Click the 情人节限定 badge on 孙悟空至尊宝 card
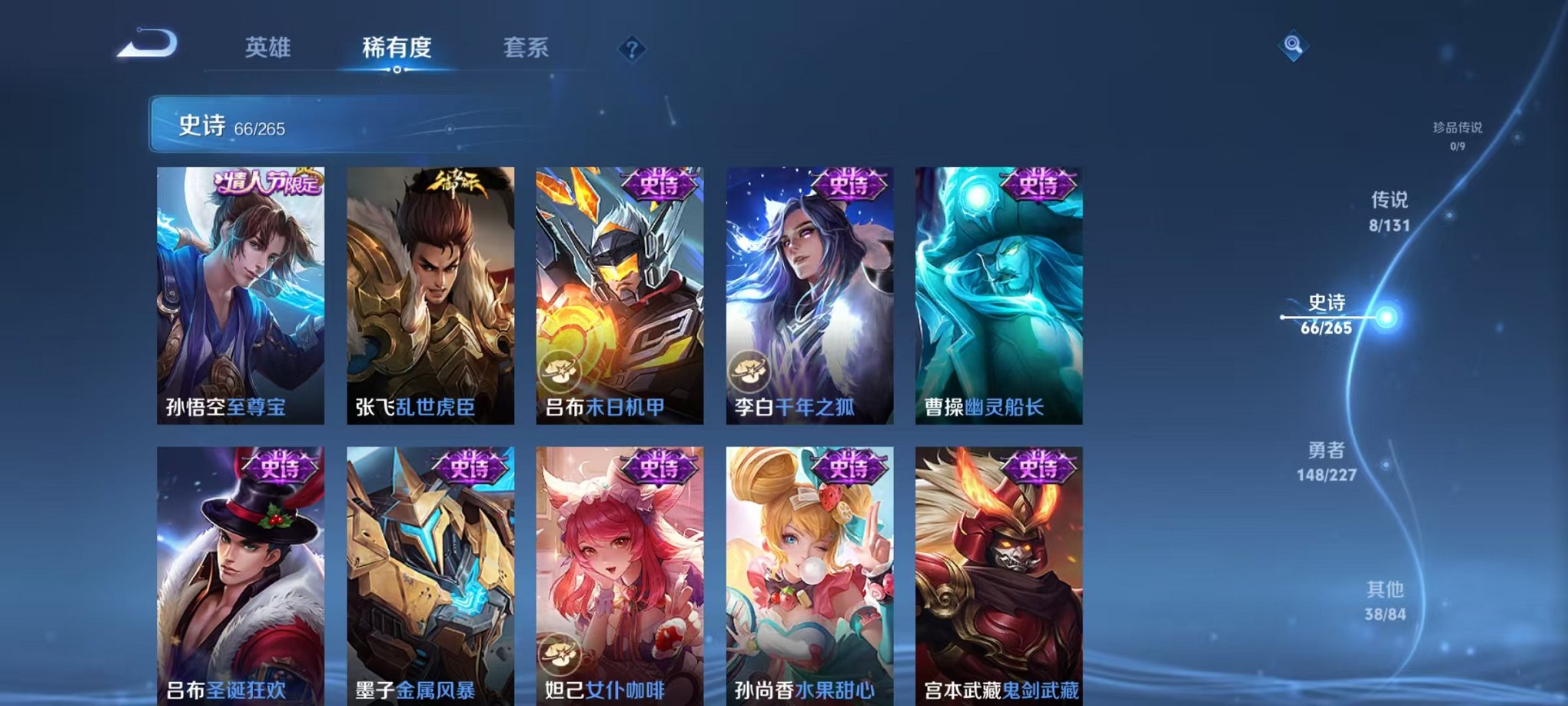 tap(265, 183)
